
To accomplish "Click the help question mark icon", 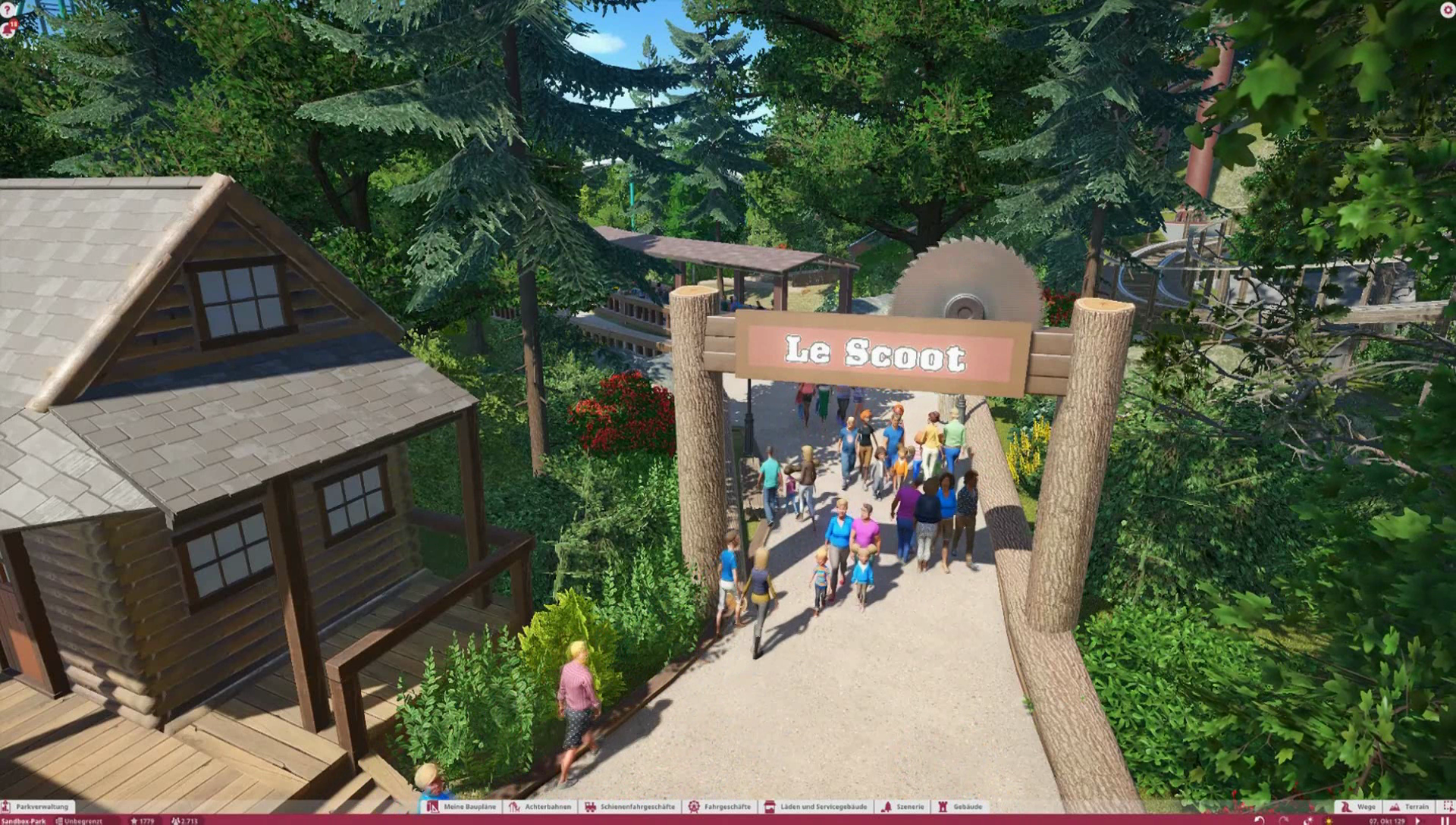I will tap(7, 9).
